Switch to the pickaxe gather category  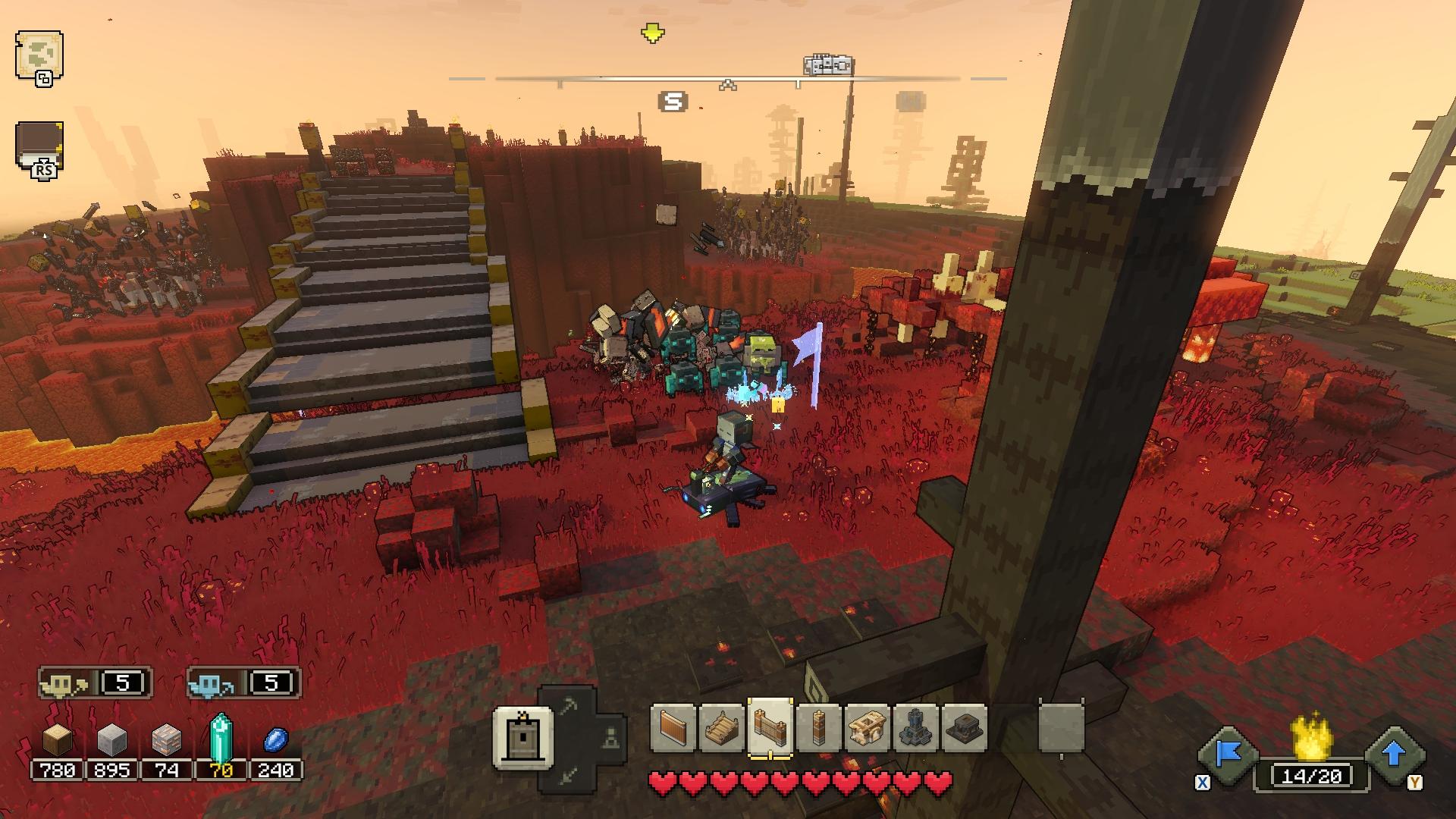pyautogui.click(x=569, y=707)
